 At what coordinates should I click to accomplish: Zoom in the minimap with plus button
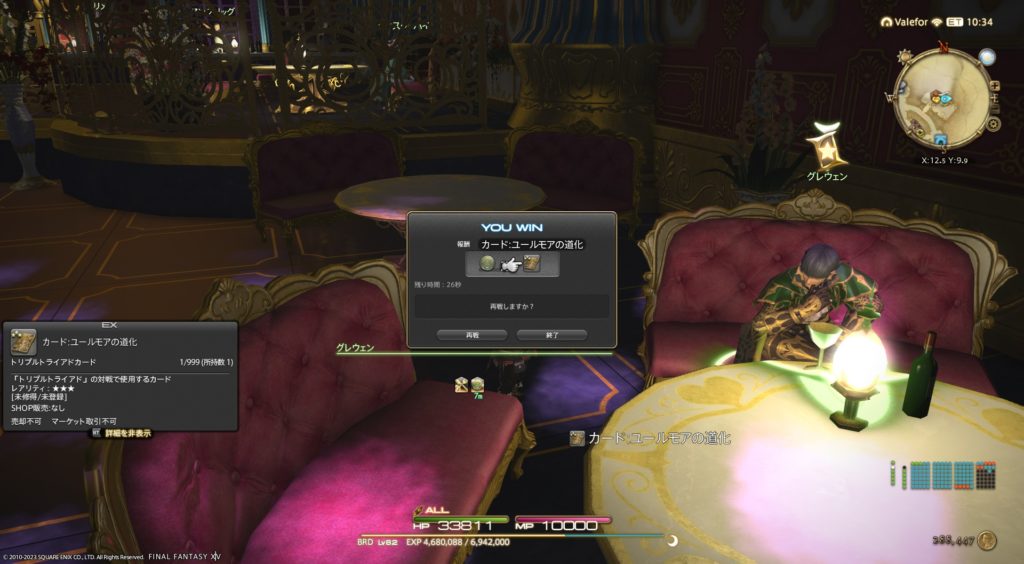[x=994, y=87]
